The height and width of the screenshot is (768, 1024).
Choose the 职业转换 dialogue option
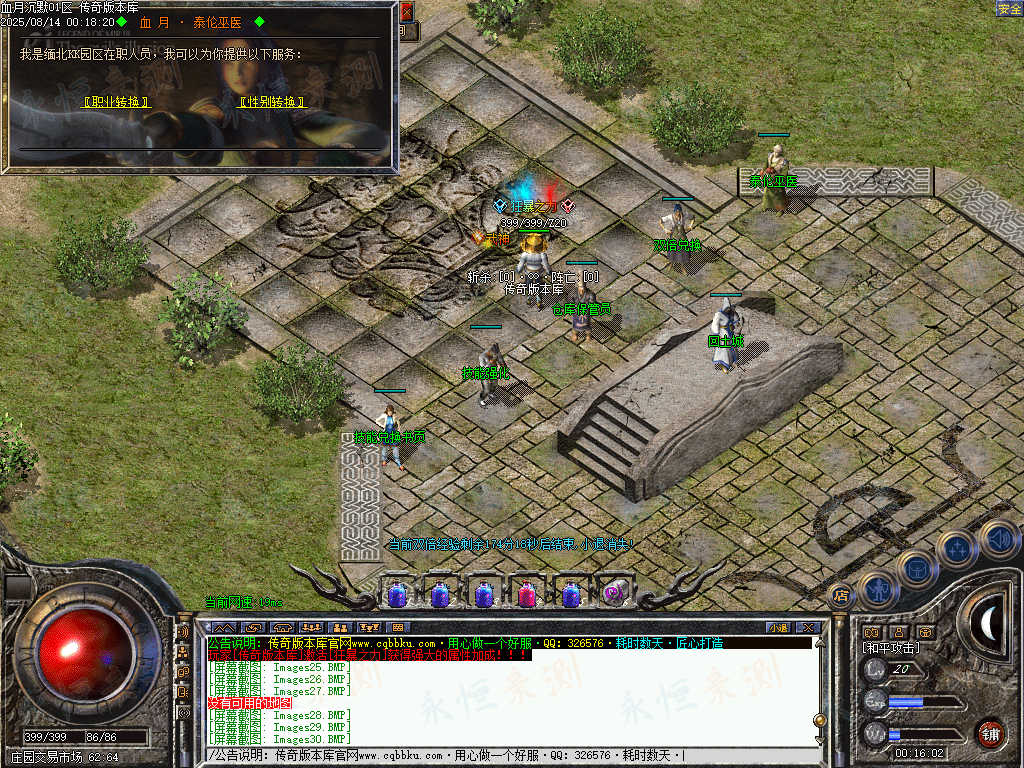coord(116,102)
